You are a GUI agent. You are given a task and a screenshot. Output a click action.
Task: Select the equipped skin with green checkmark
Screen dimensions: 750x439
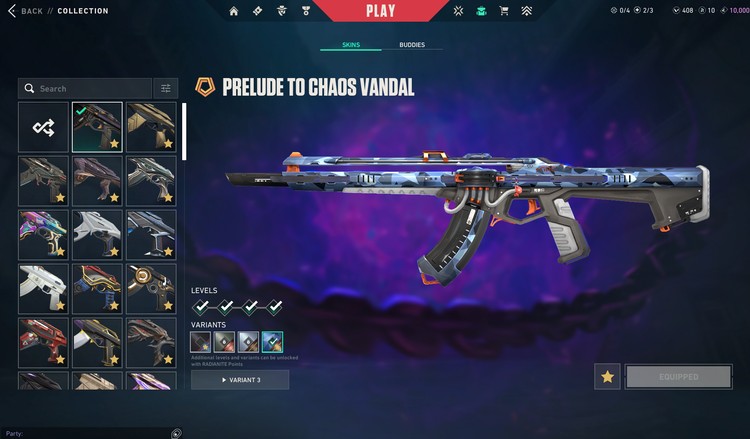[x=97, y=127]
